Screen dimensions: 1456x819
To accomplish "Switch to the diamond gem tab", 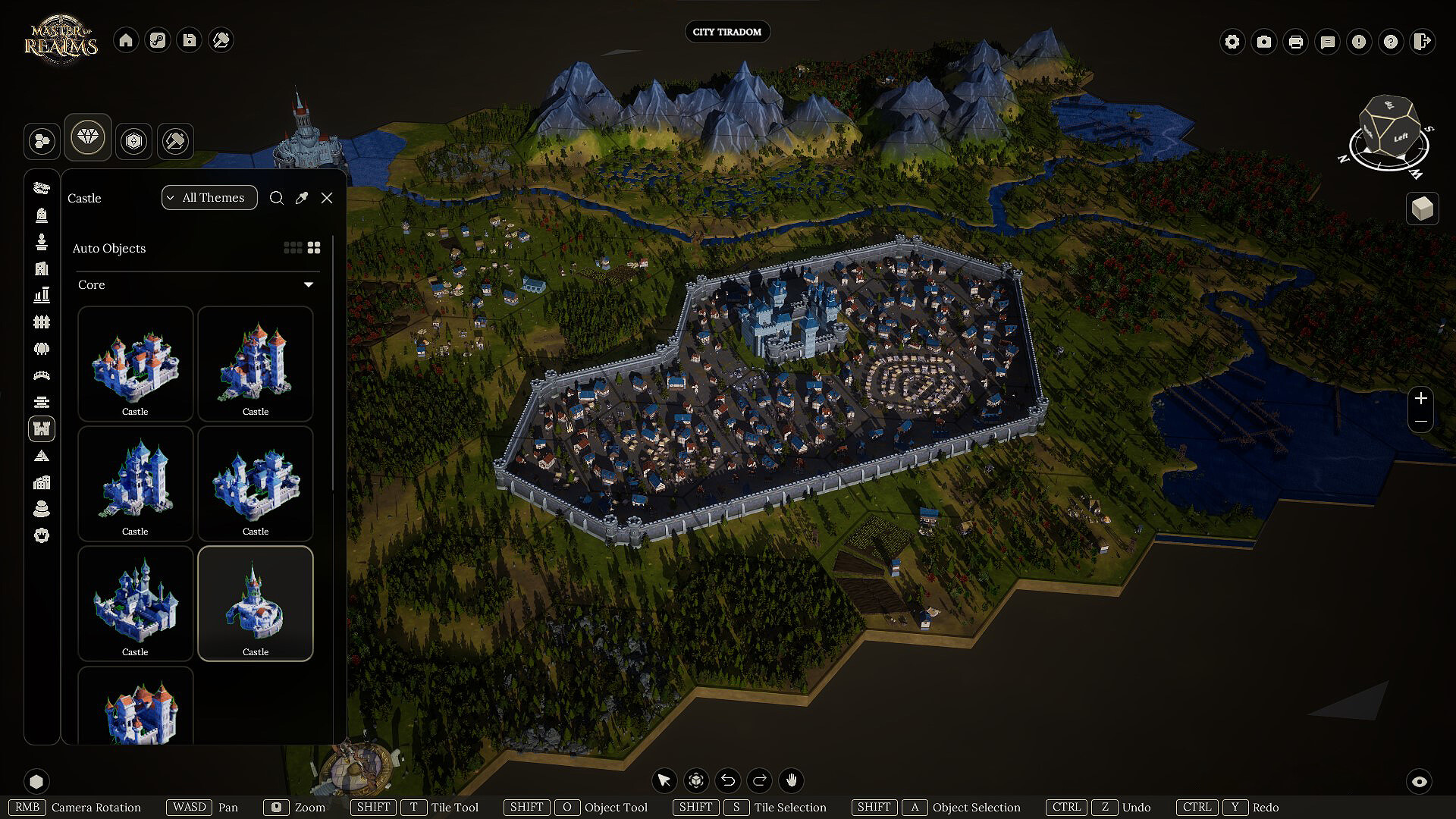I will point(88,137).
